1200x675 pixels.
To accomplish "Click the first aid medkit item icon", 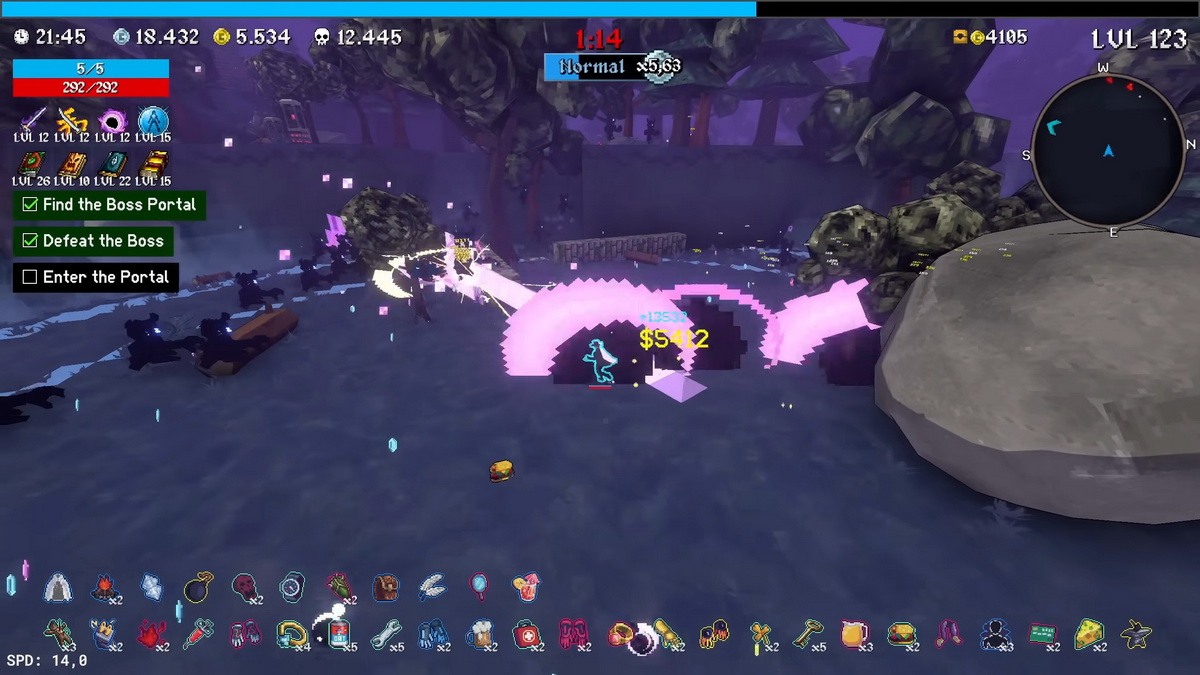I will (x=525, y=634).
